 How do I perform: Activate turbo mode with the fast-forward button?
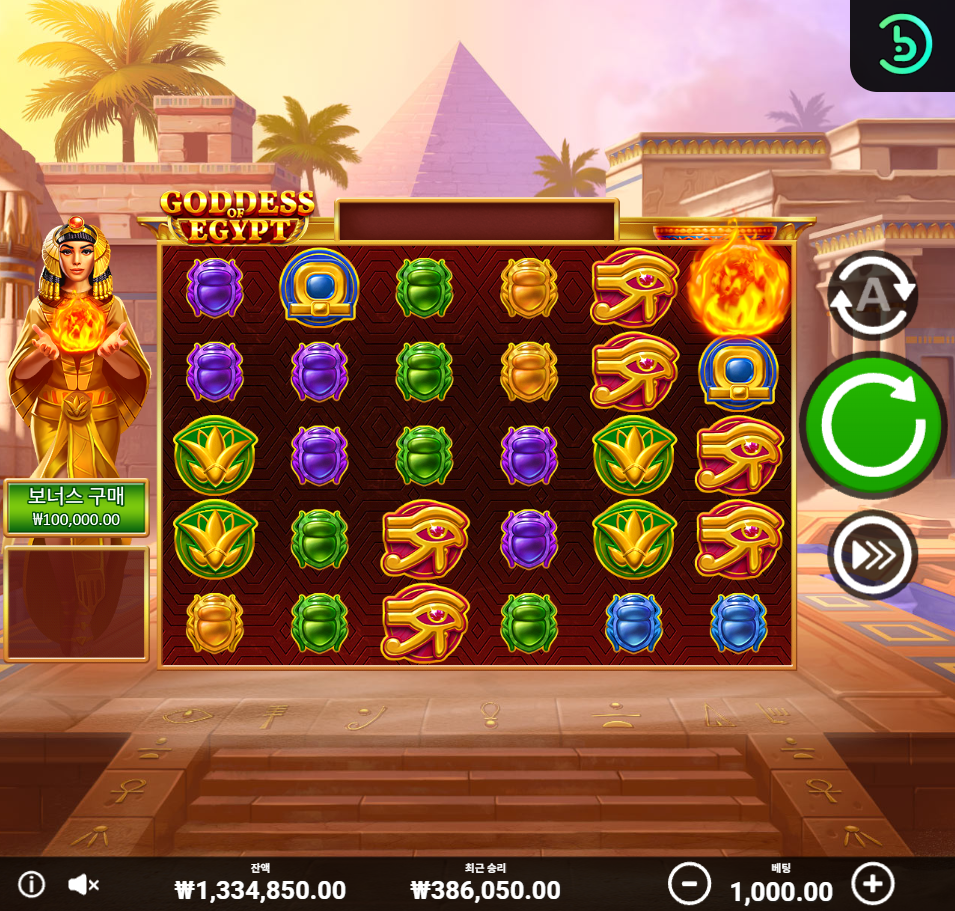[872, 554]
